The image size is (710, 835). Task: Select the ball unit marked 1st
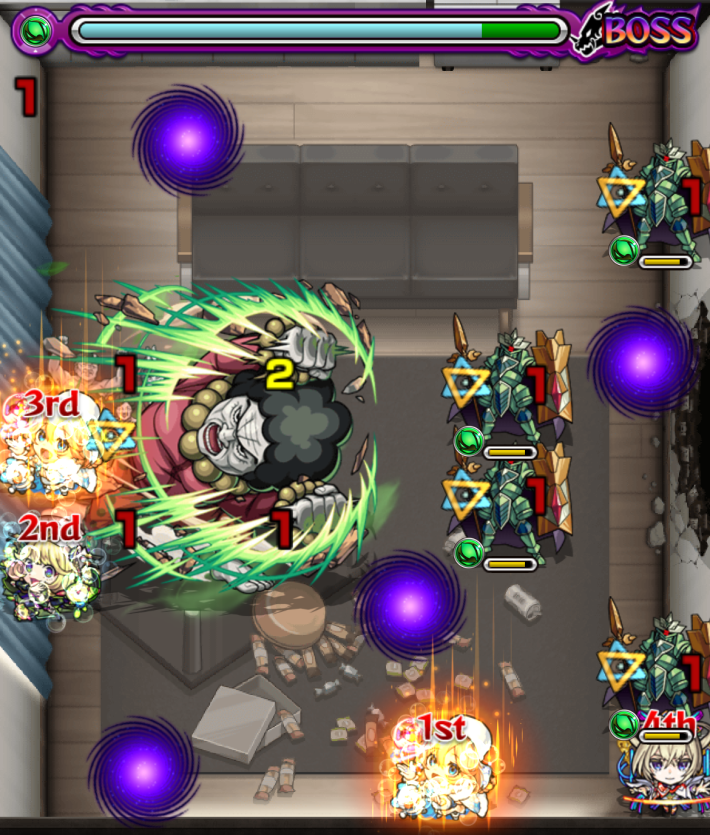[436, 772]
